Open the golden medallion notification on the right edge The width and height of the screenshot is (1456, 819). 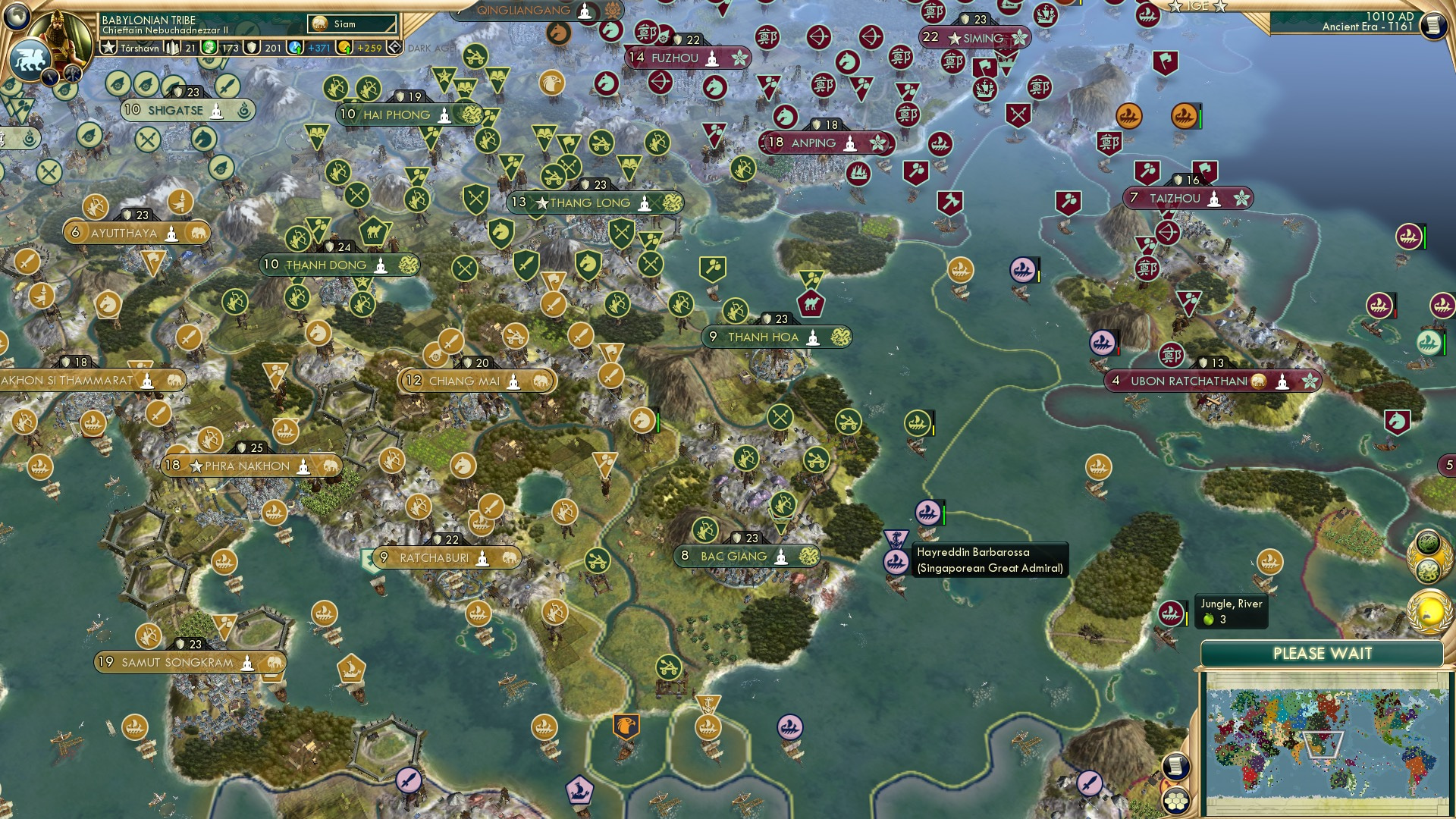click(x=1427, y=610)
